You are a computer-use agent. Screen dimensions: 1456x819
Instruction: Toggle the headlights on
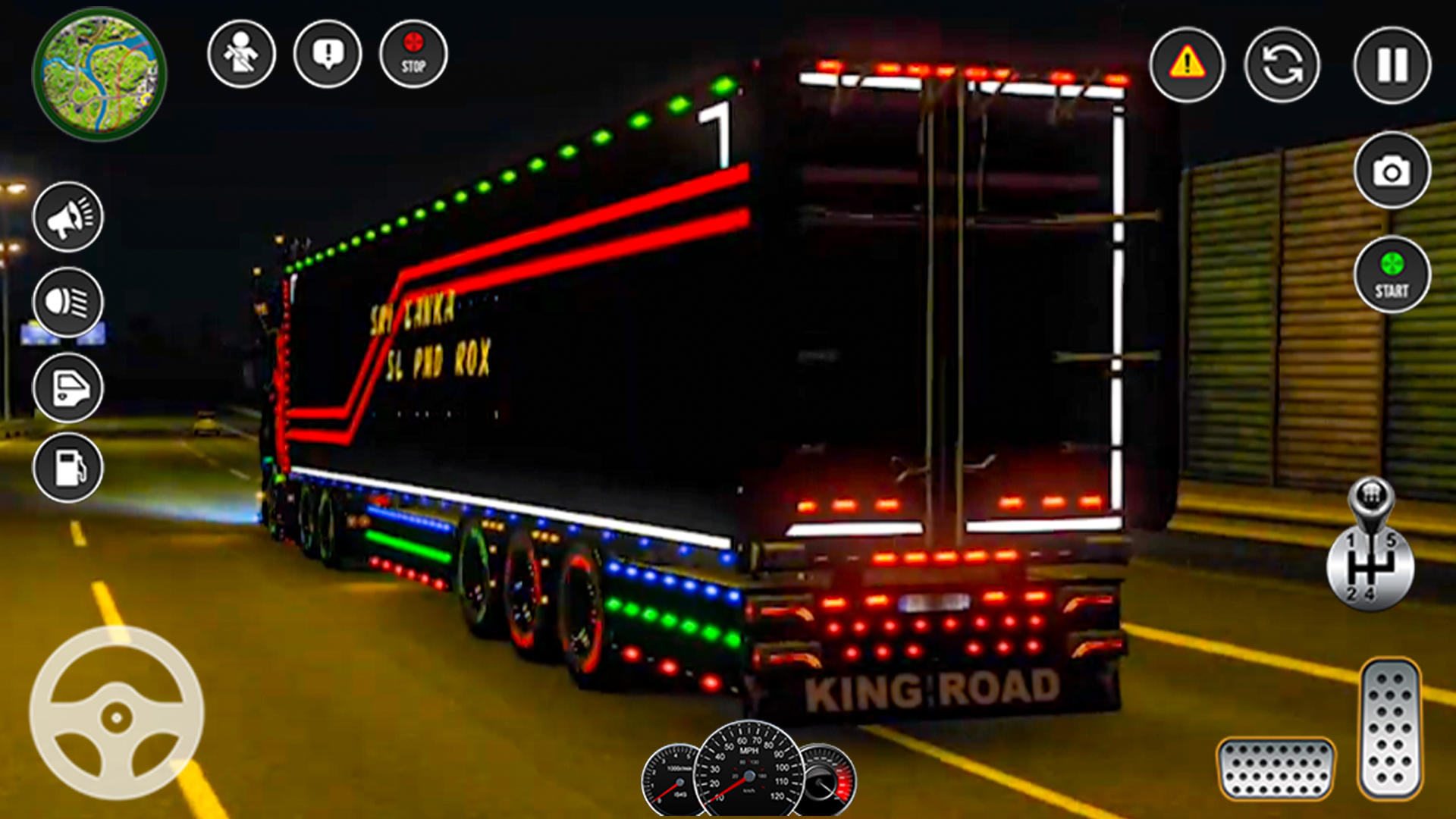[x=67, y=302]
